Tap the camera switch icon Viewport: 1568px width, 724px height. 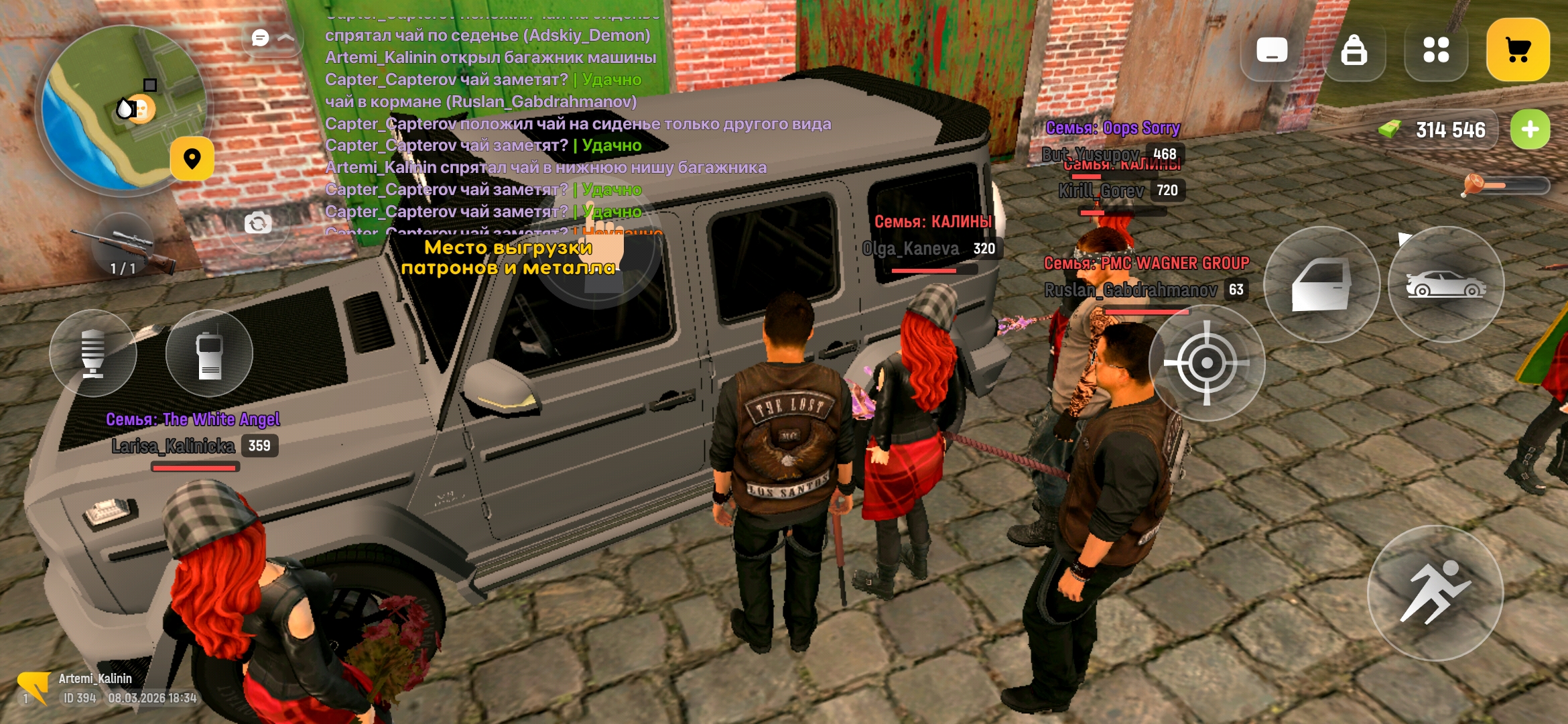coord(258,223)
